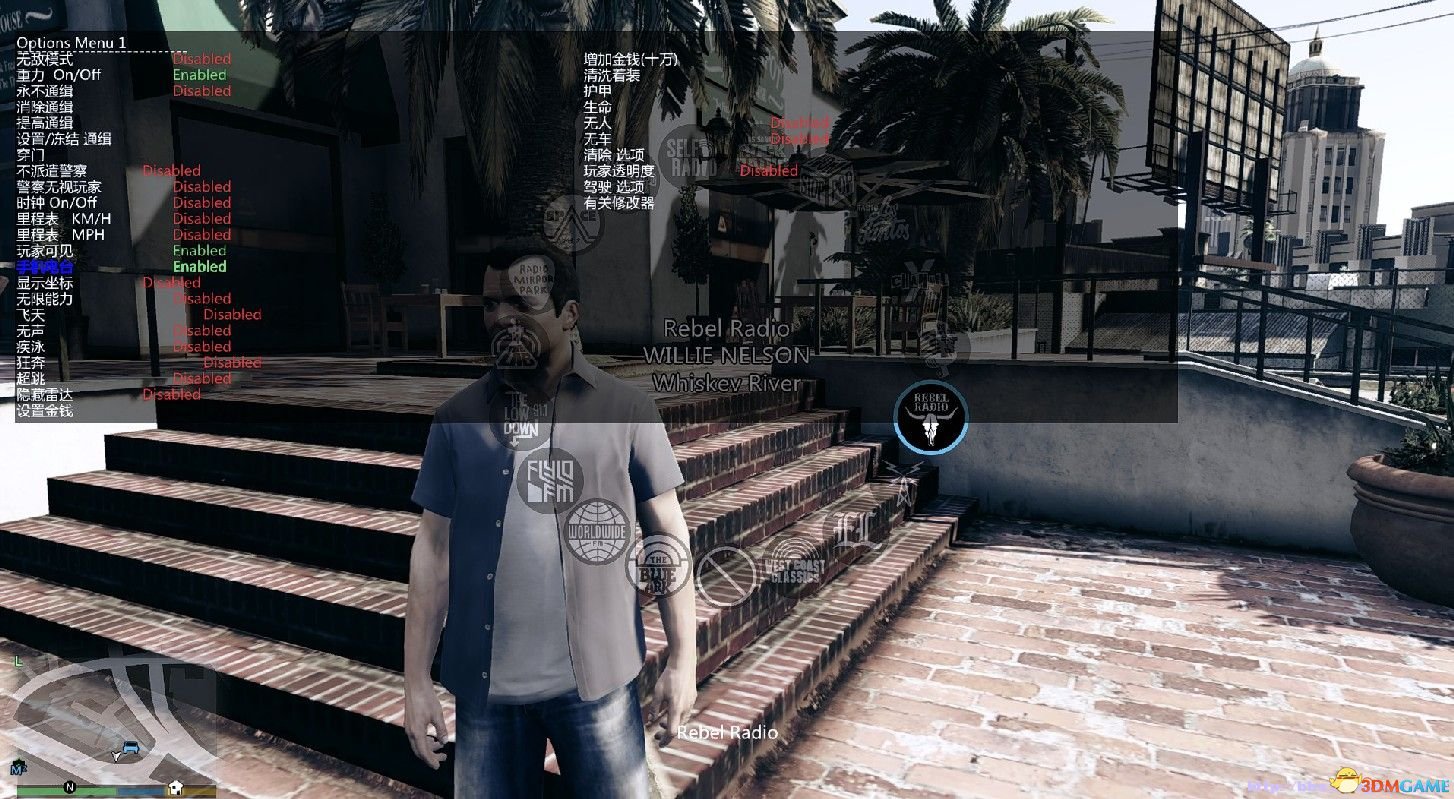Click 清洗着装 to clean clothes
Screen dimensions: 1454x799
[610, 75]
